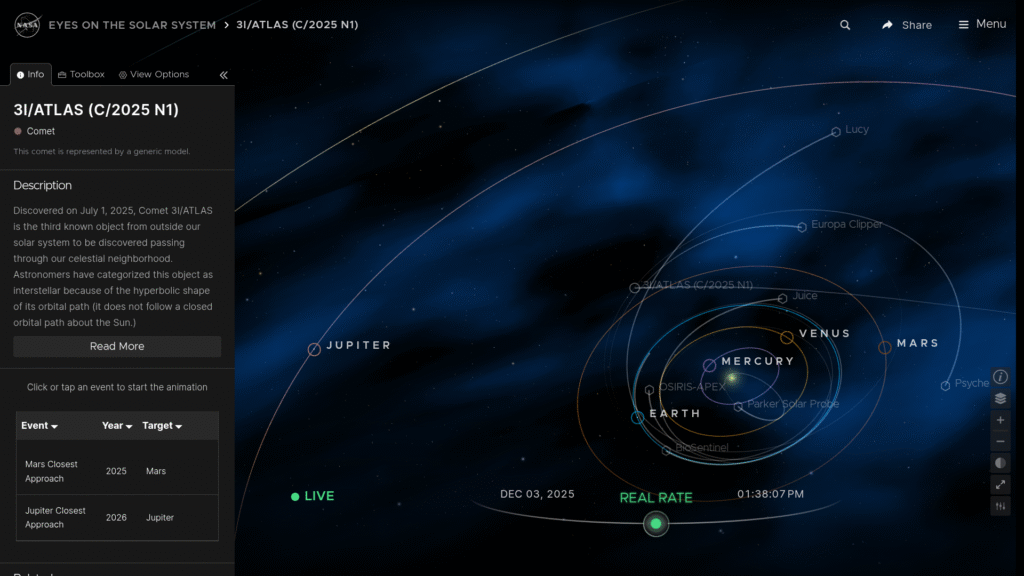Zoom in with the plus button

click(x=1001, y=420)
